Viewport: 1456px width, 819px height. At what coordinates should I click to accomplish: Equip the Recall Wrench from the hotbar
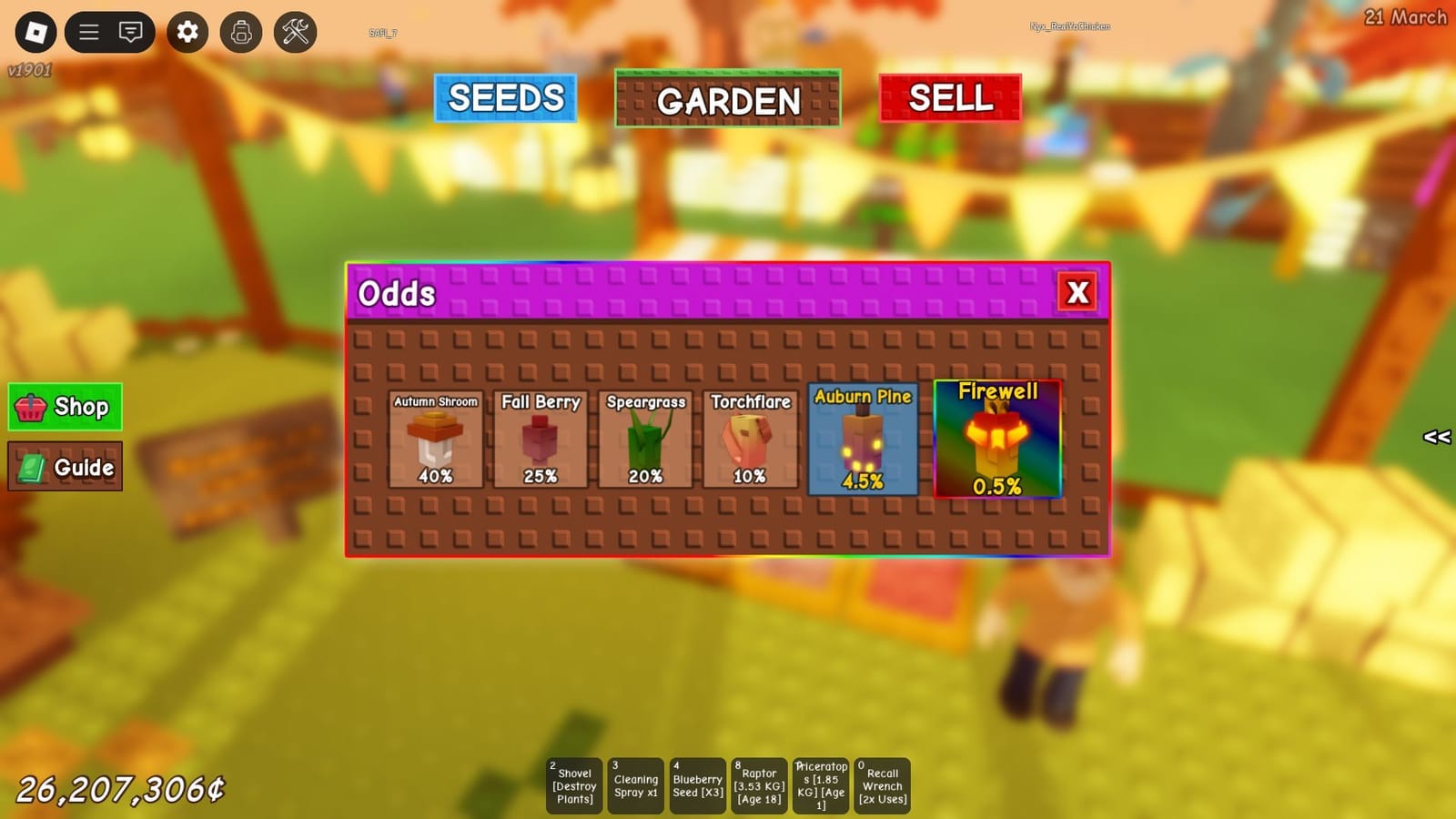(881, 784)
